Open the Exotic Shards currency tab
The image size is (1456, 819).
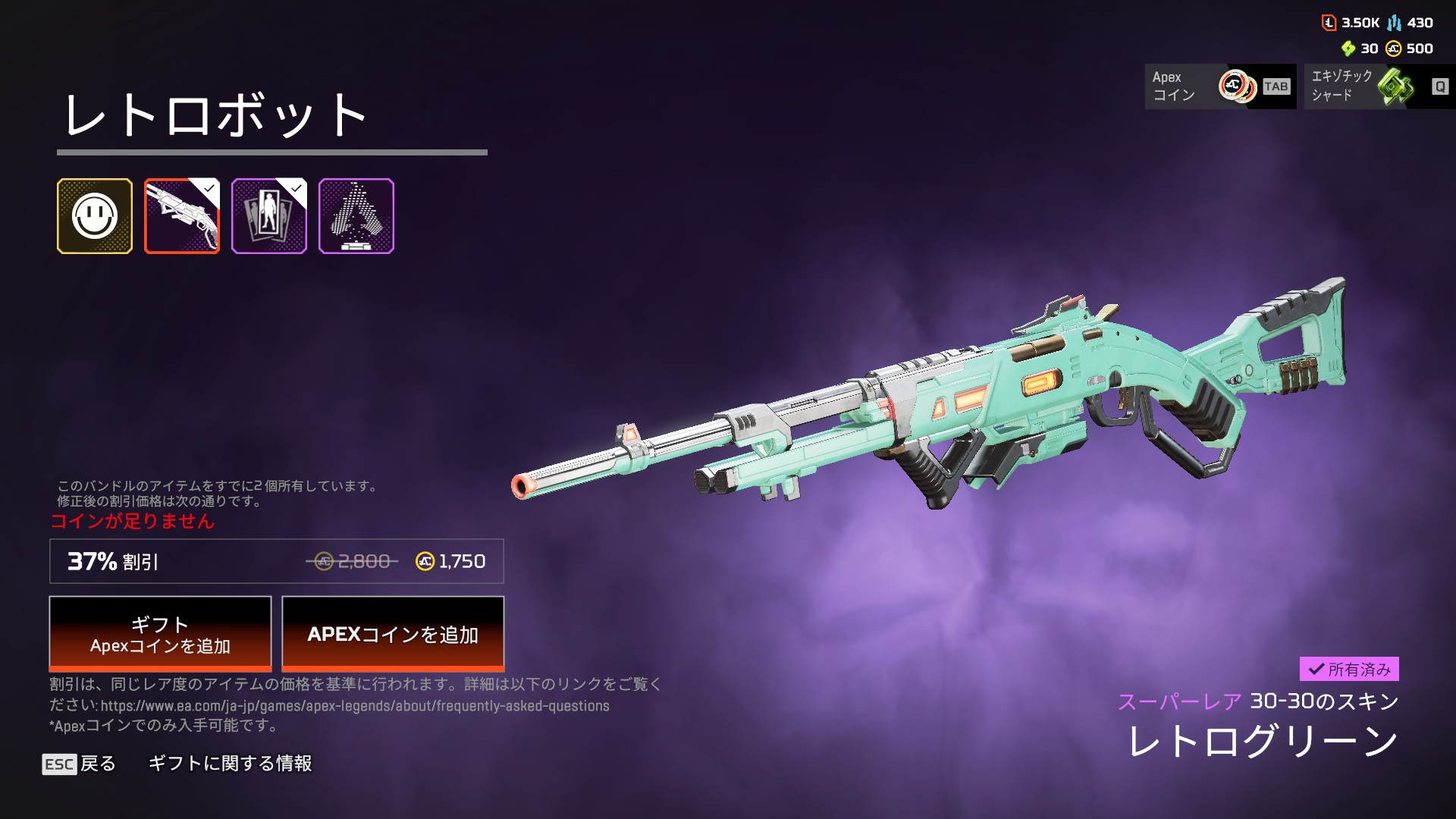point(1379,86)
